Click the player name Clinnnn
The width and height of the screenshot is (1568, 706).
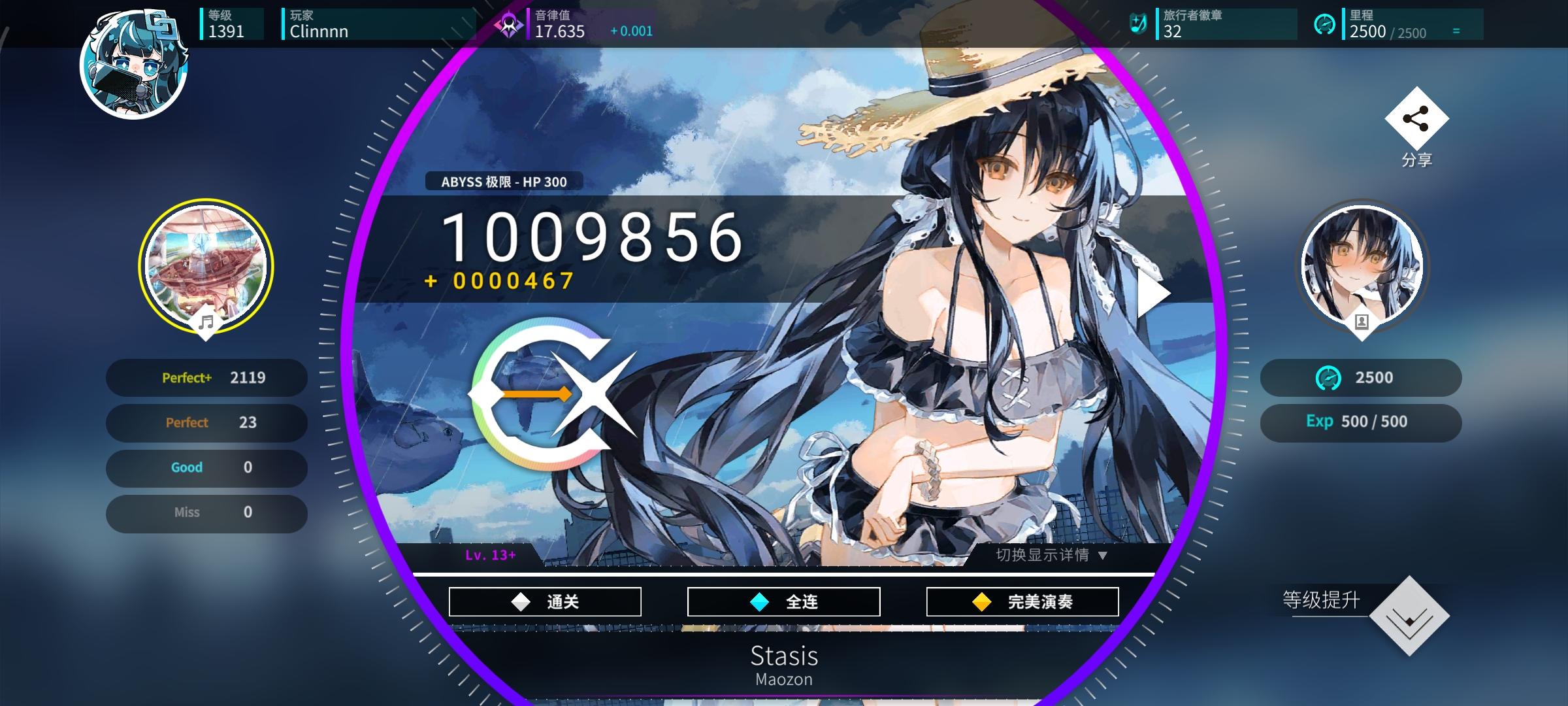[320, 31]
